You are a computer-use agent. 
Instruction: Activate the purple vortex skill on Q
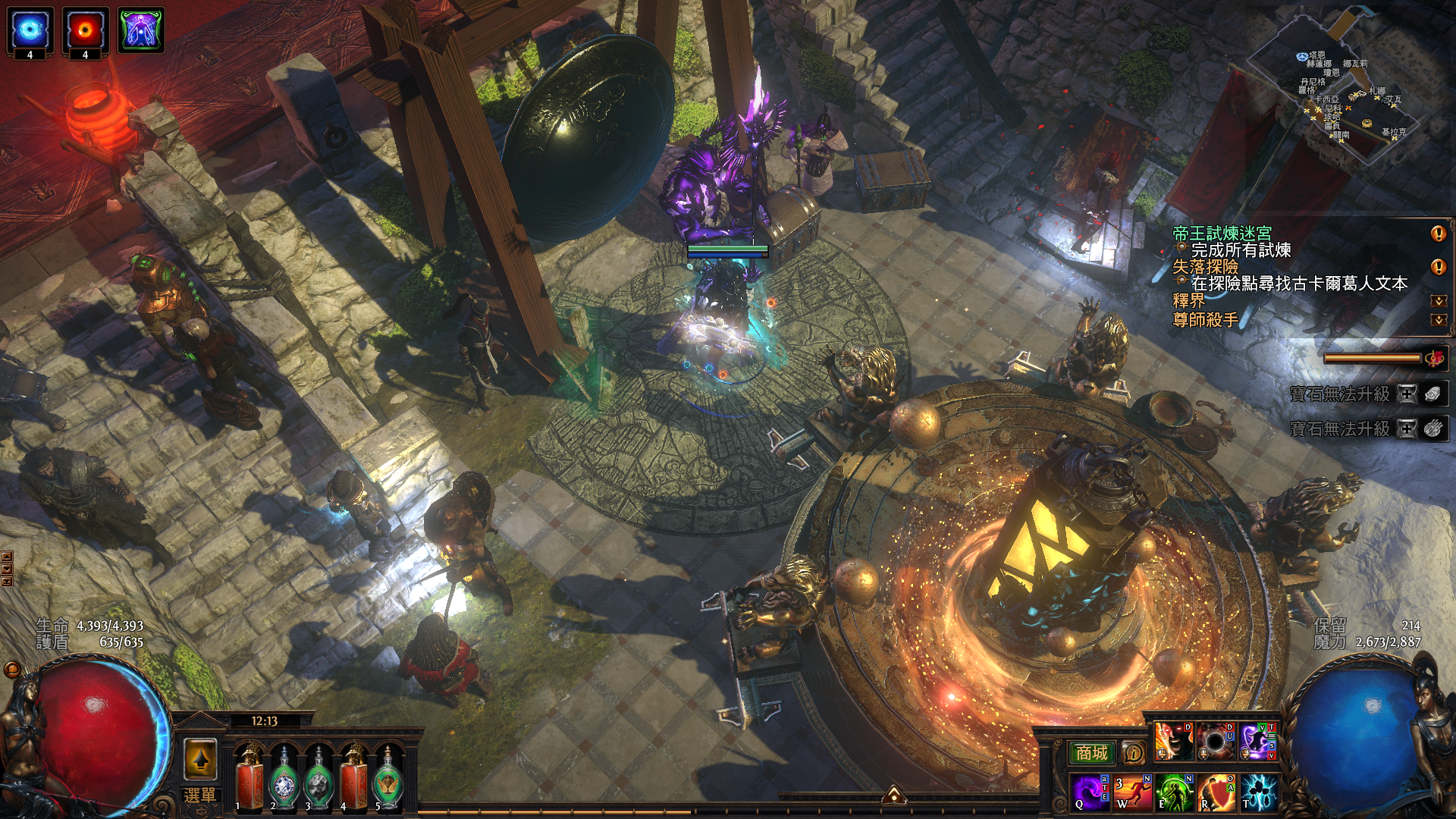1090,792
